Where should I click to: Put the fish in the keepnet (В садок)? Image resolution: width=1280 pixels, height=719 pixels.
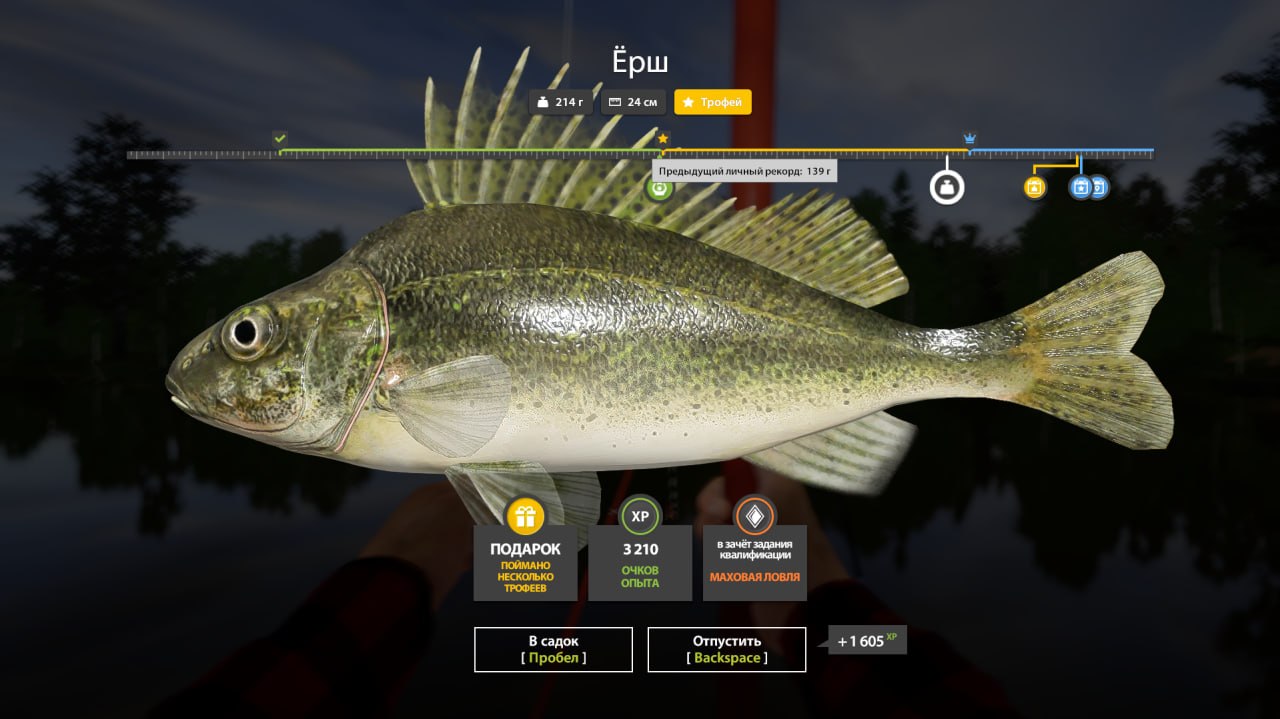point(553,649)
